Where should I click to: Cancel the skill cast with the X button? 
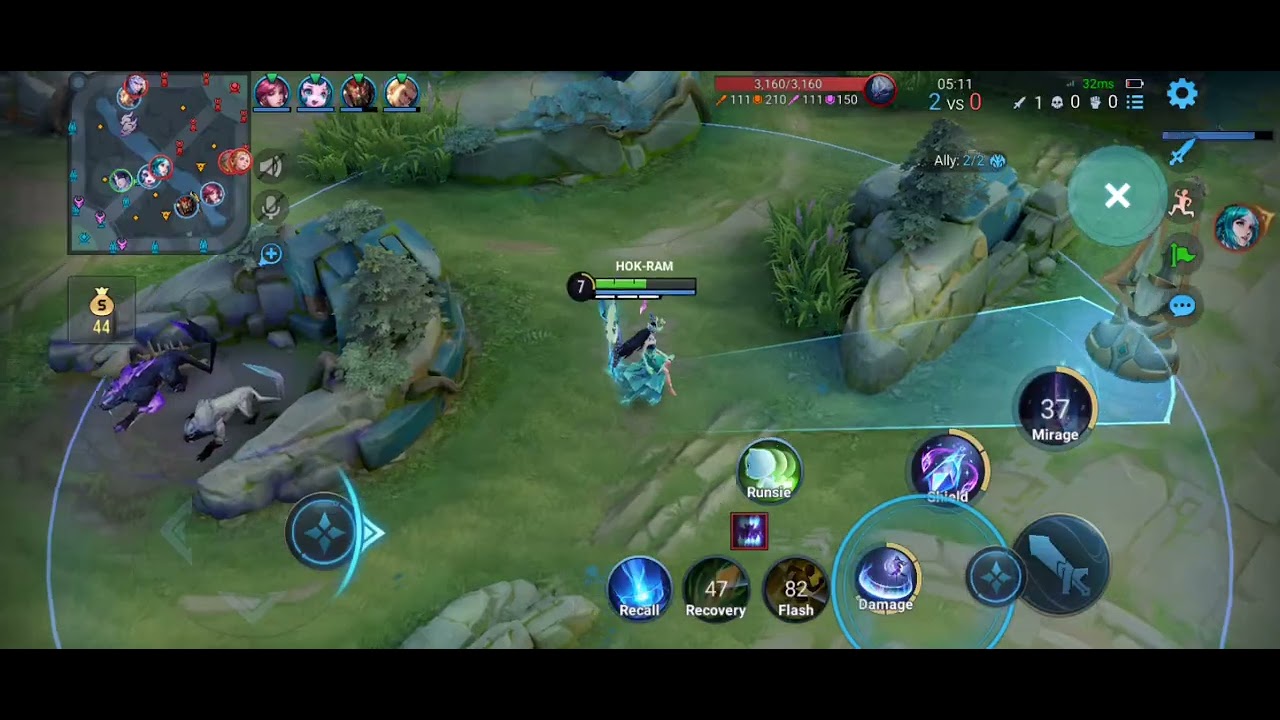click(1117, 196)
